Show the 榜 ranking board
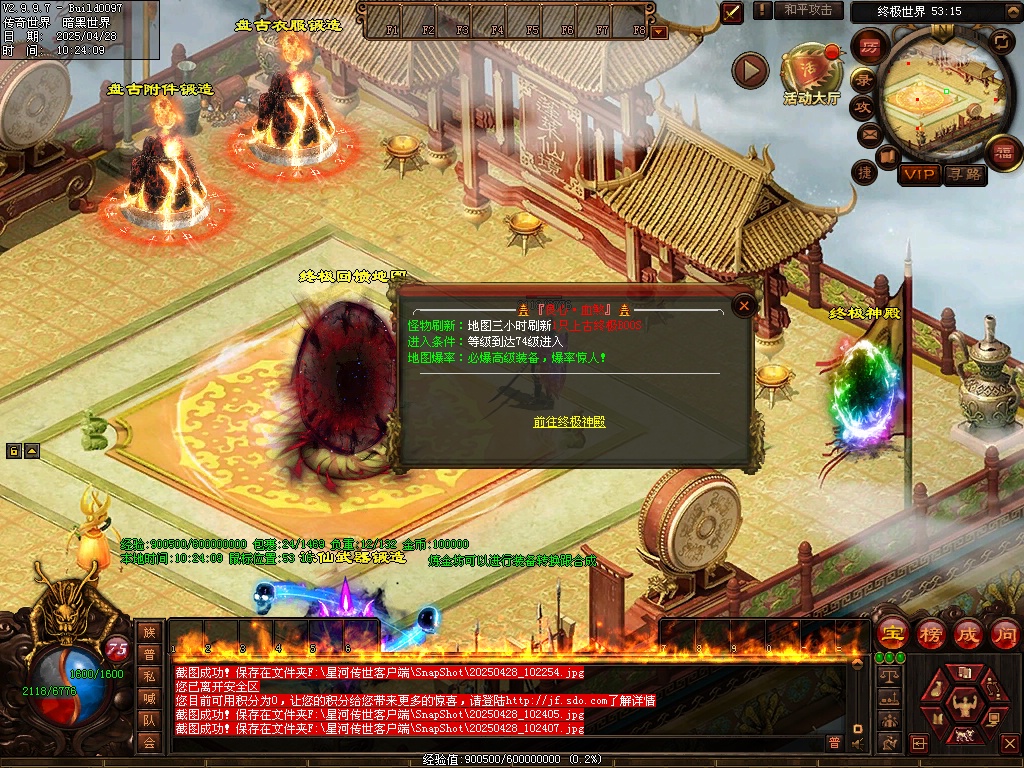The height and width of the screenshot is (768, 1024). [931, 634]
